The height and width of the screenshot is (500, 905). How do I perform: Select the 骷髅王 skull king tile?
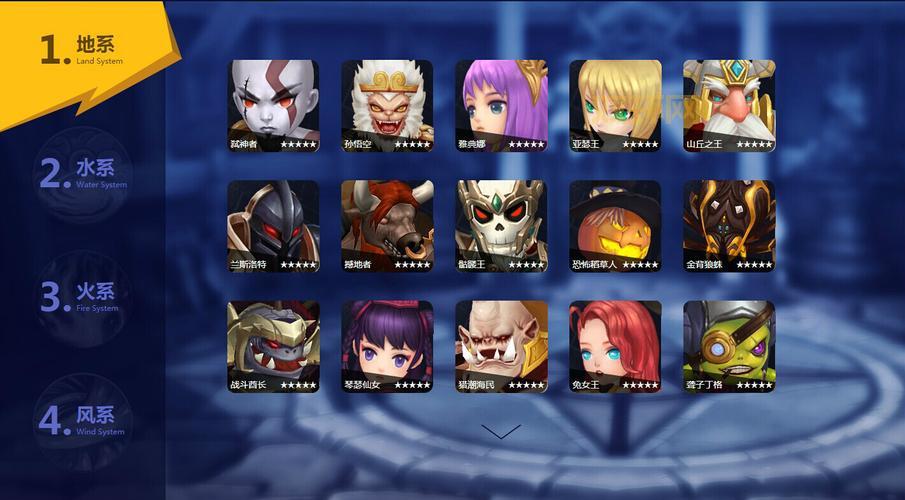point(501,225)
